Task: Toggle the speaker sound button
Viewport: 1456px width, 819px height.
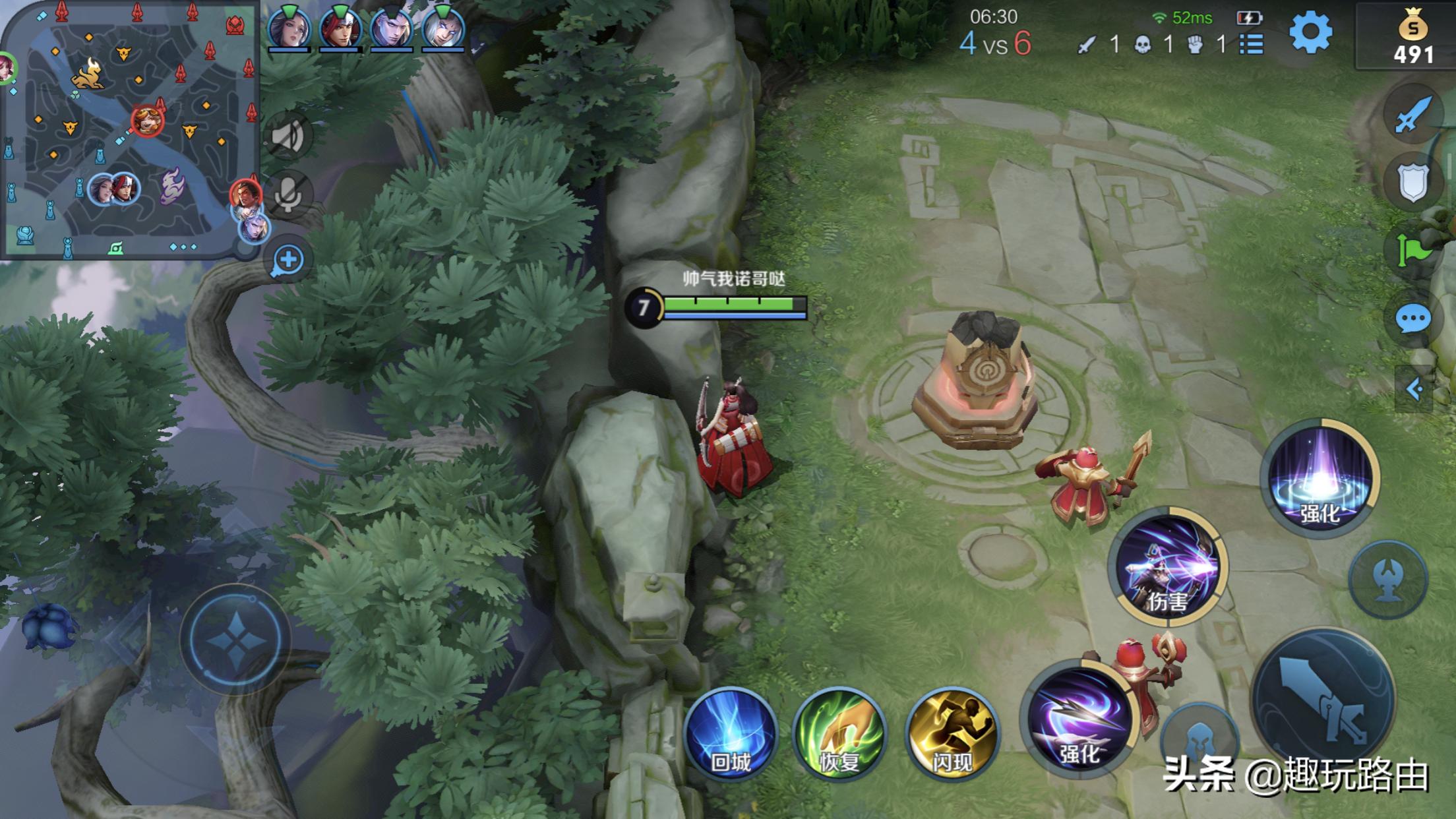Action: 288,136
